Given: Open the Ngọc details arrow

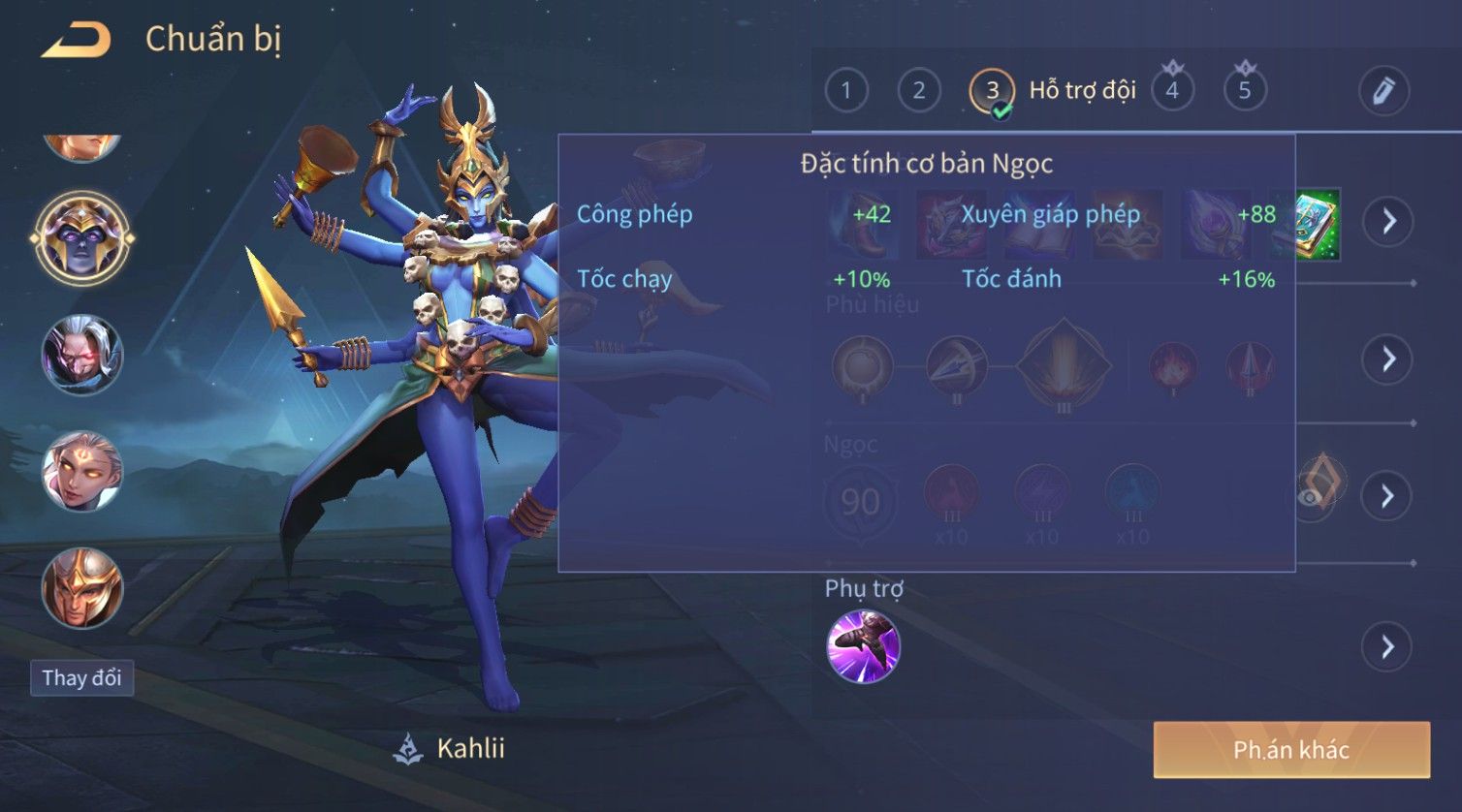Looking at the screenshot, I should 1387,496.
